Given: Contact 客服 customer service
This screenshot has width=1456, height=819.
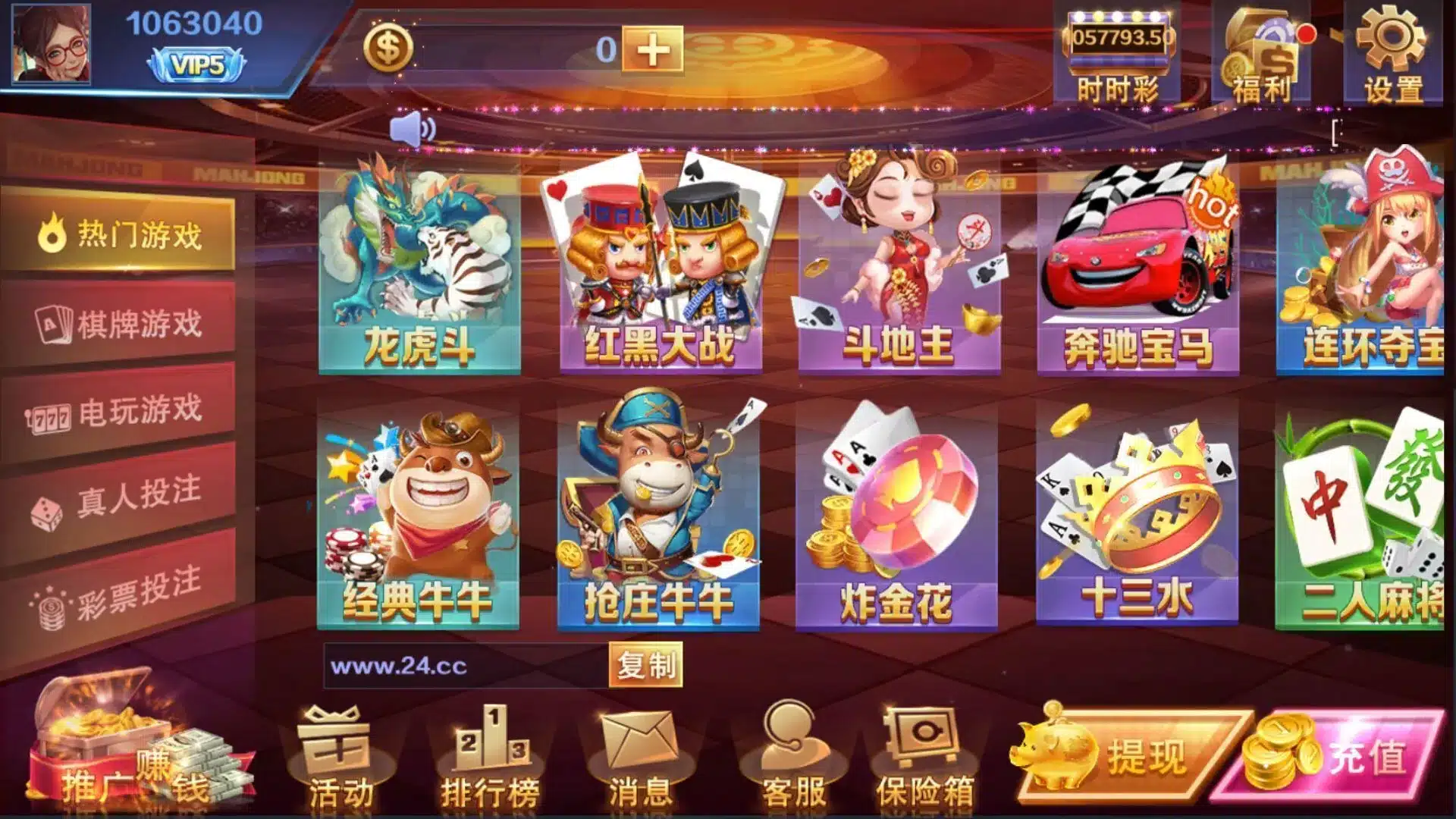Looking at the screenshot, I should tap(793, 758).
